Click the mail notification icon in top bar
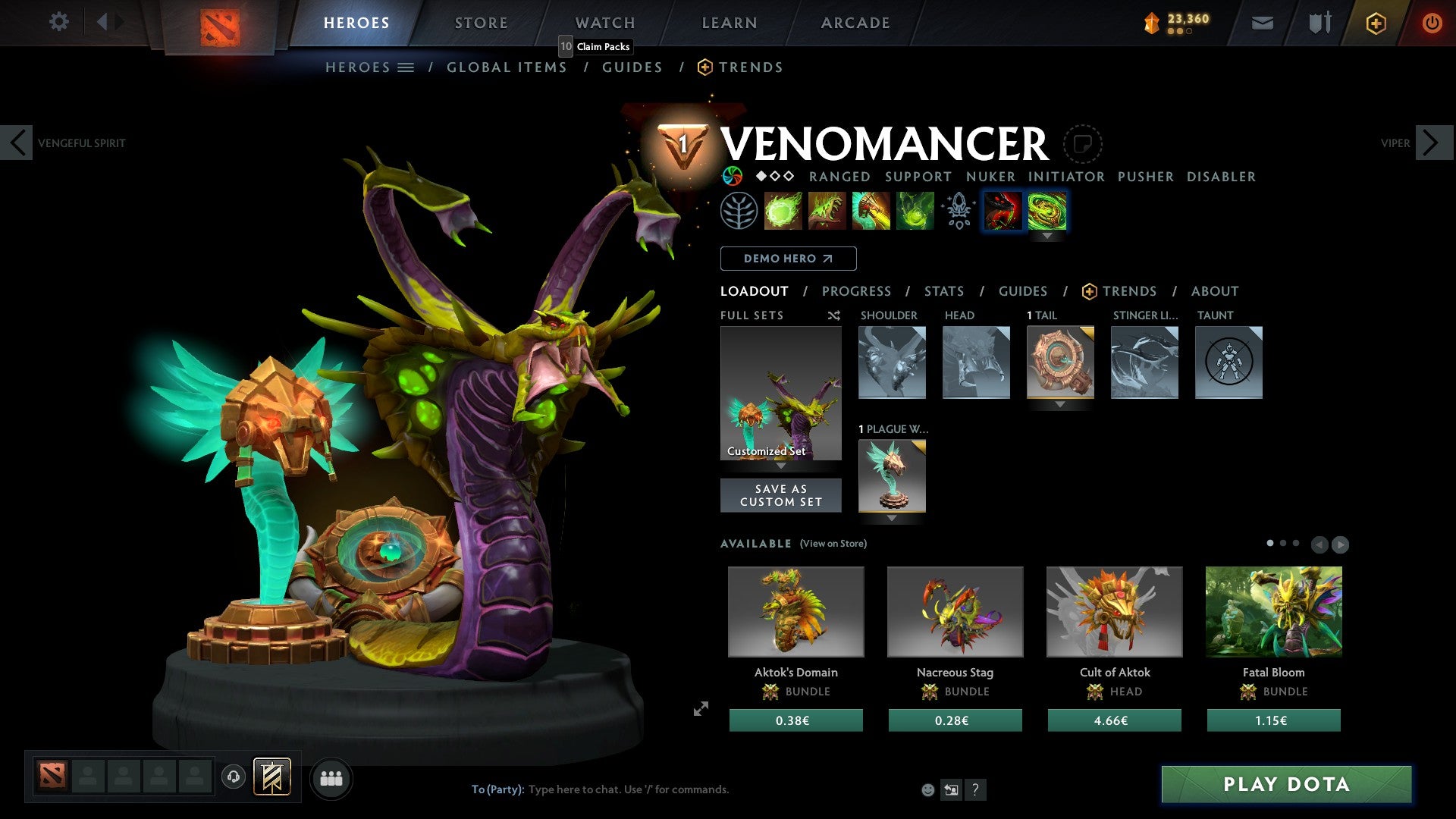1456x819 pixels. [x=1263, y=22]
